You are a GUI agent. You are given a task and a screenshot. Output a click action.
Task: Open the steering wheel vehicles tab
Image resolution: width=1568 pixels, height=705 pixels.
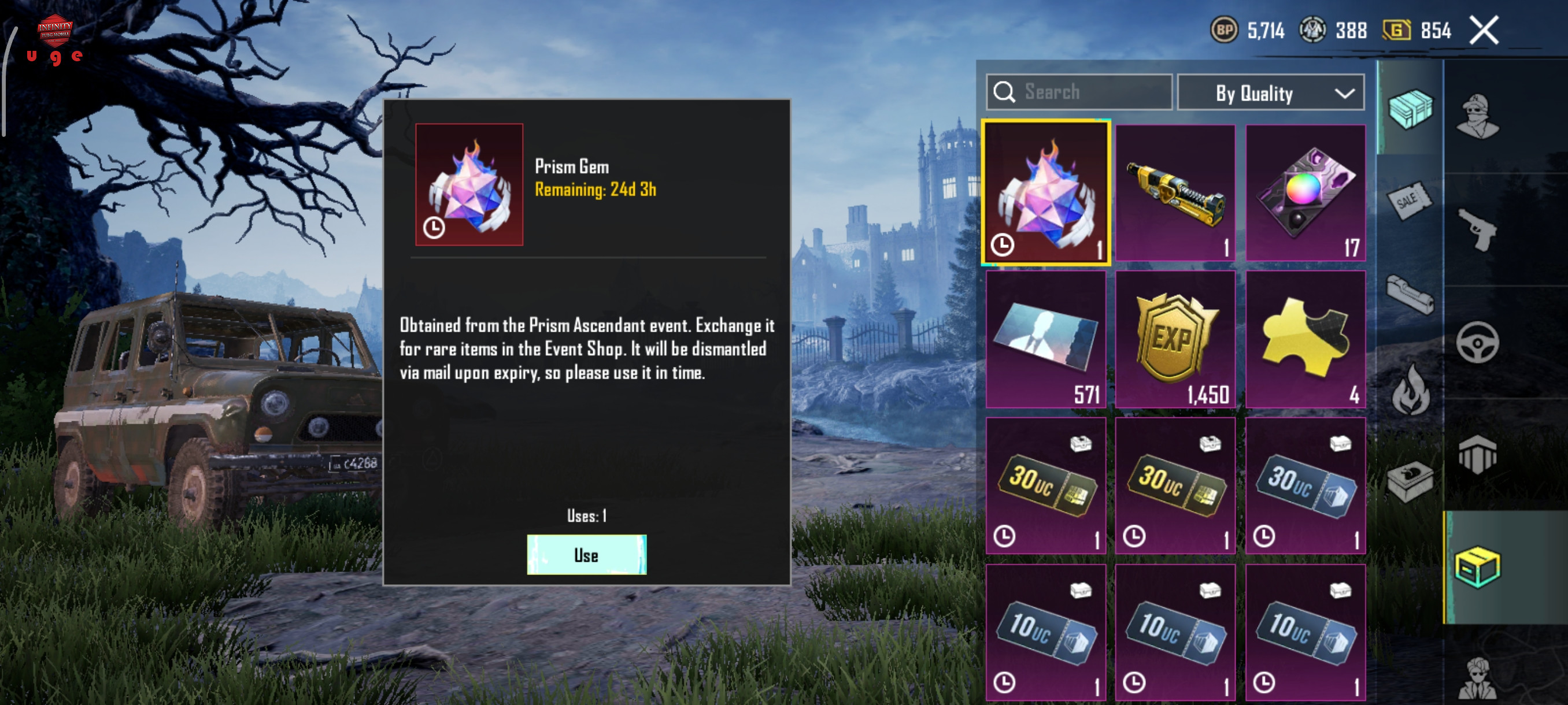[x=1478, y=343]
